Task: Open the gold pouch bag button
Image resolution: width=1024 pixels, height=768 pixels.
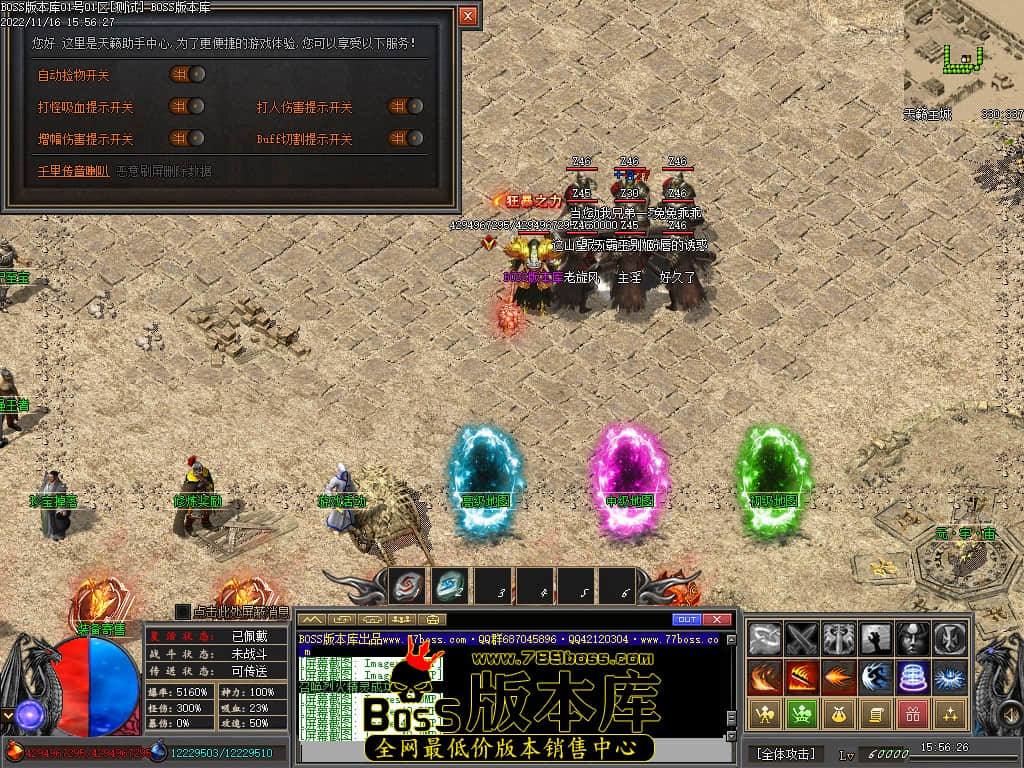Action: pyautogui.click(x=839, y=714)
